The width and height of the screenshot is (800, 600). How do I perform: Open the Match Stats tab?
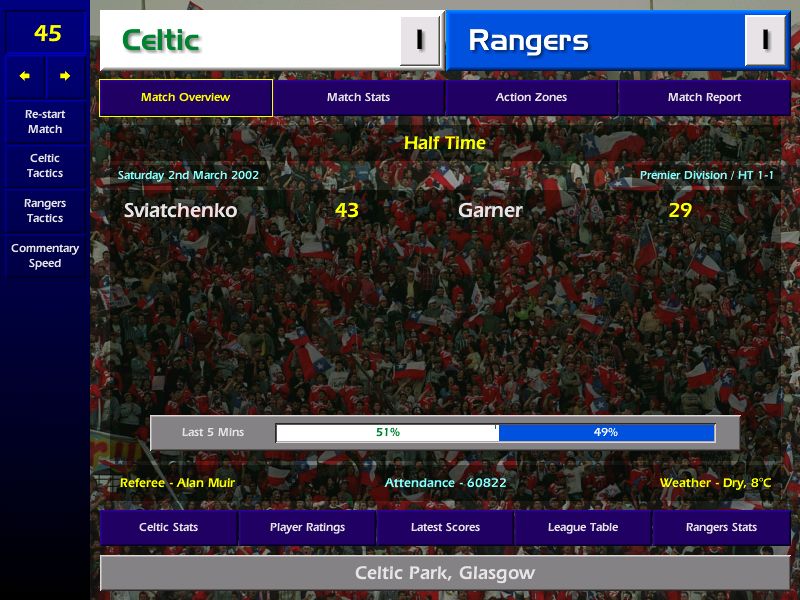(358, 98)
